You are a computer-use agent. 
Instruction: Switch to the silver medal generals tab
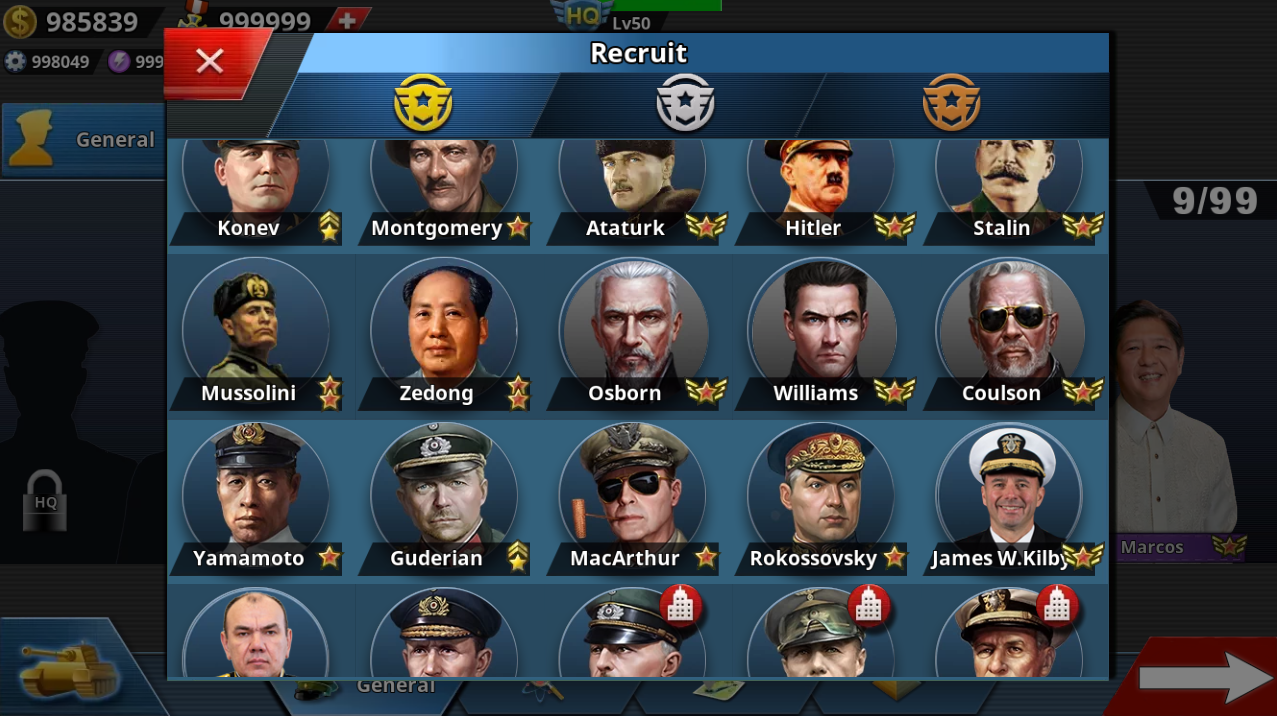pyautogui.click(x=685, y=103)
